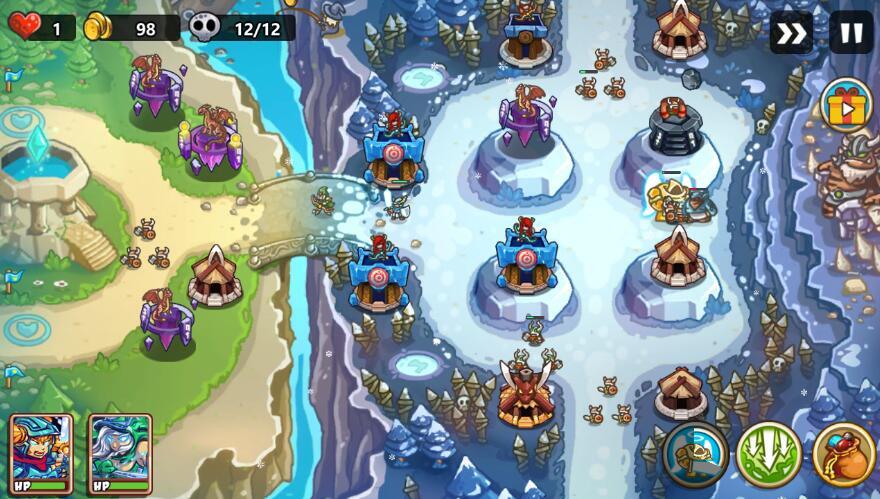
Task: Open the orange item bag
Action: [843, 455]
